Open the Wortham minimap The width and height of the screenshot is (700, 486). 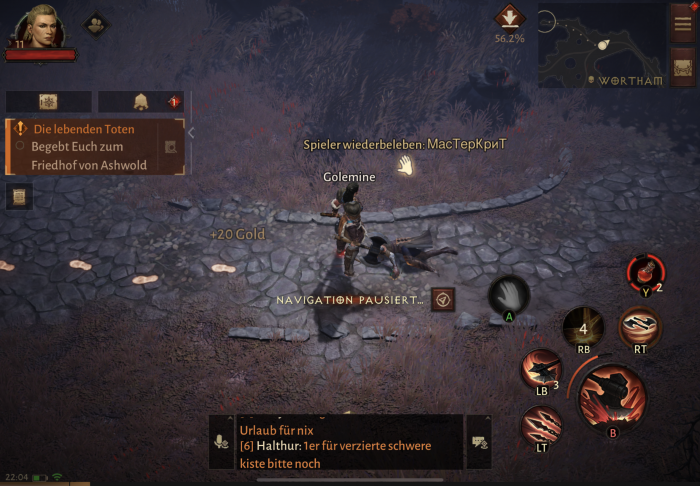602,45
